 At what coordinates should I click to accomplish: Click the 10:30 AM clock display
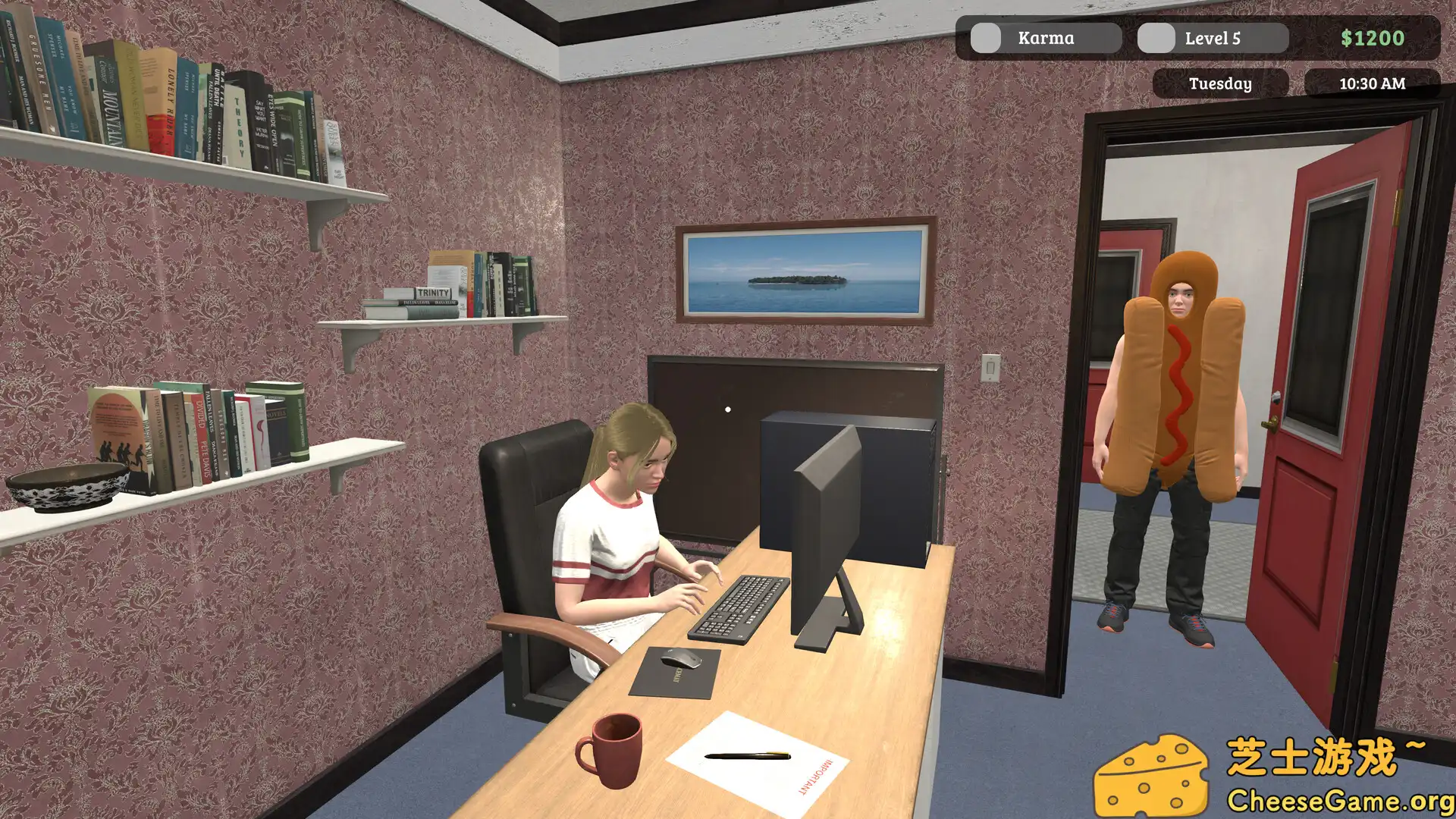coord(1373,84)
